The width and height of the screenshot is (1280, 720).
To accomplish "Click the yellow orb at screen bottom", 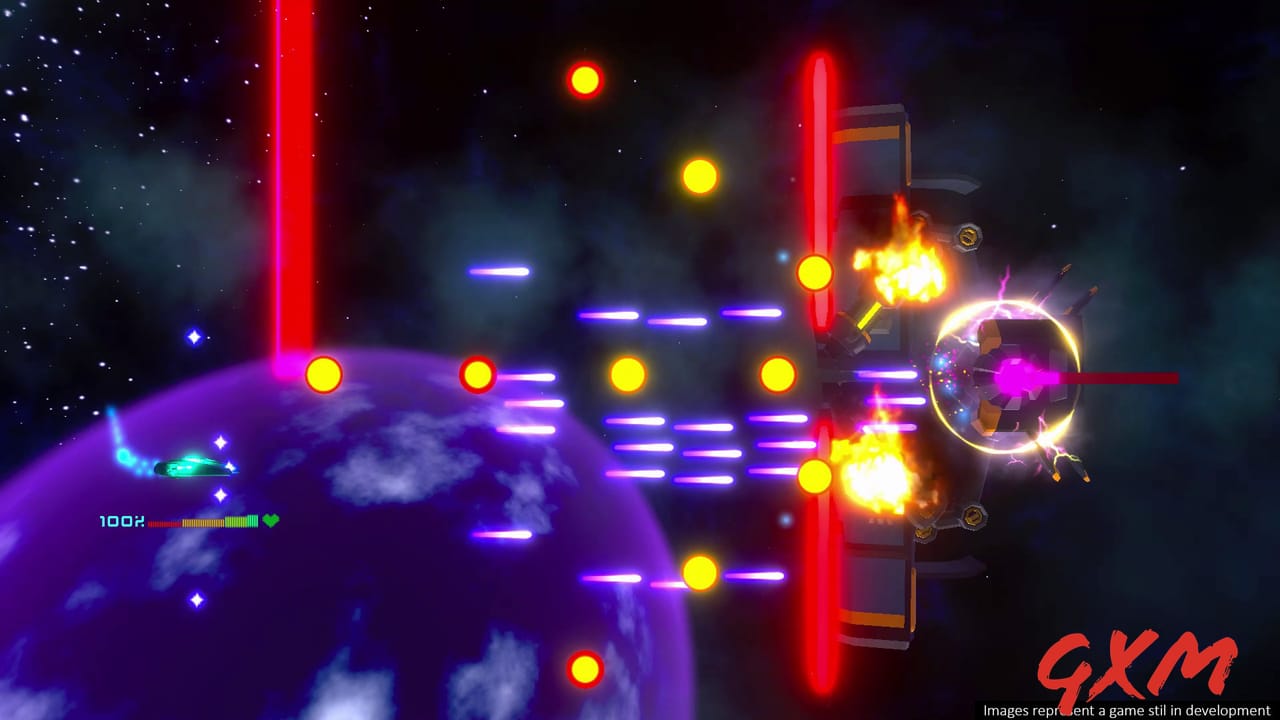I will pos(585,668).
